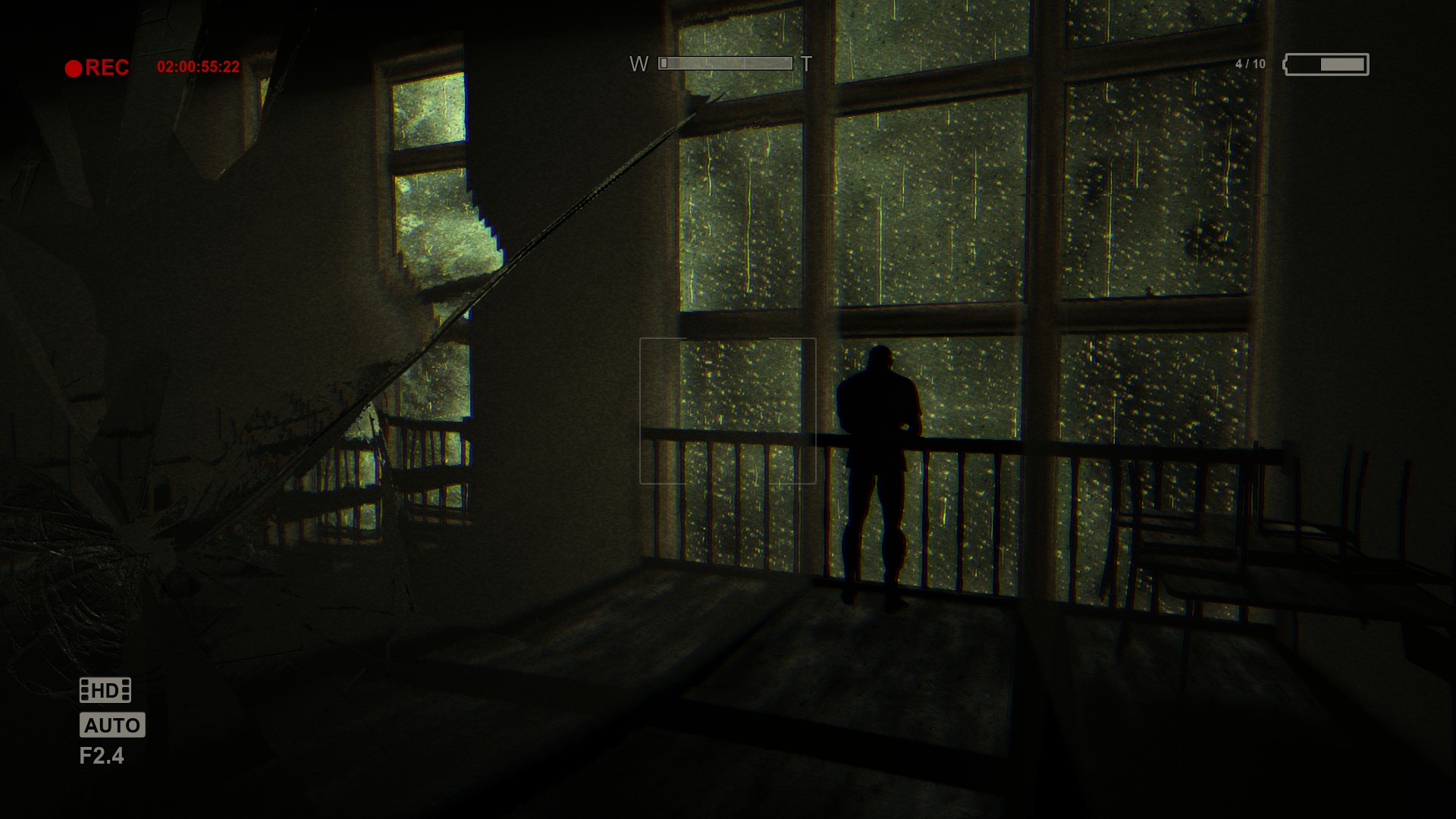Expand the timestamp readout options

199,67
